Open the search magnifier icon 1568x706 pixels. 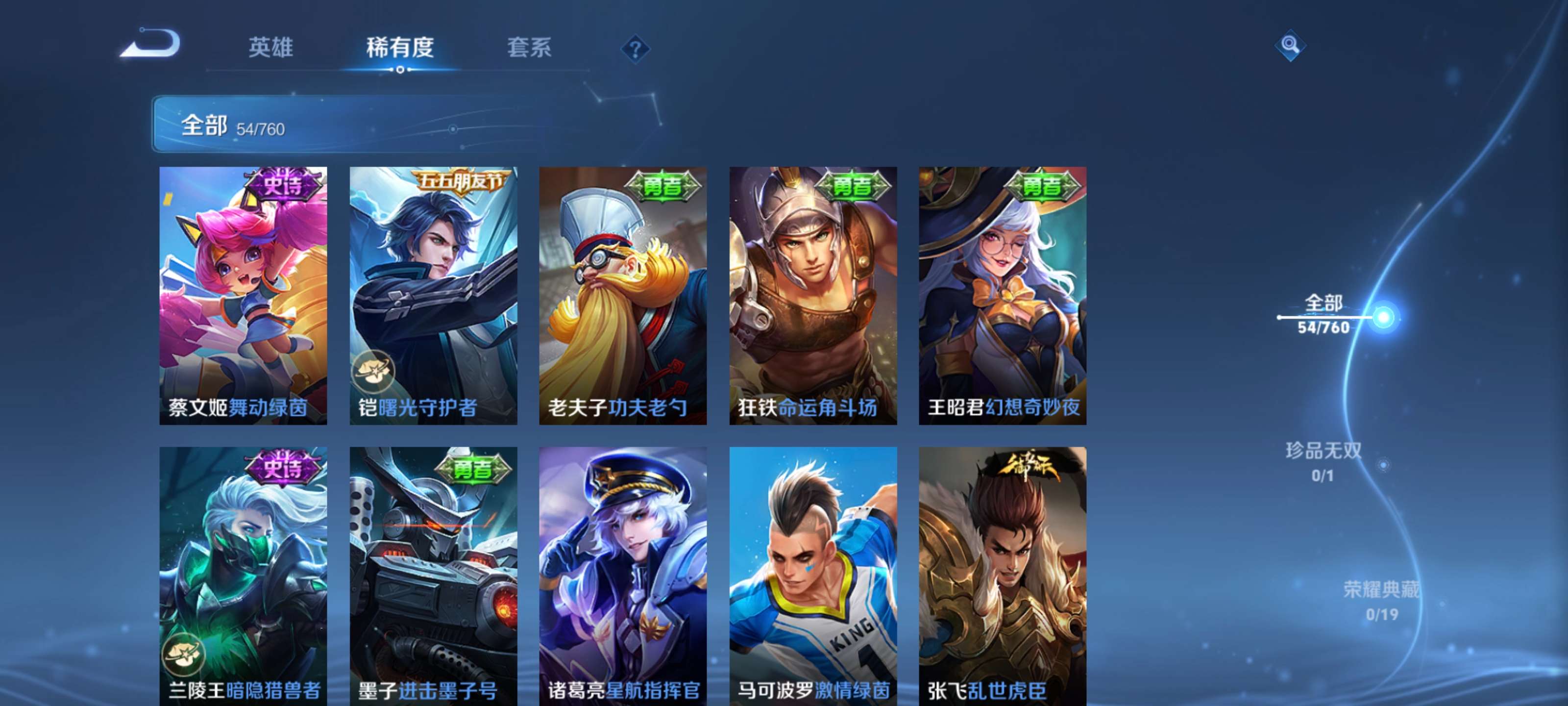click(1291, 45)
